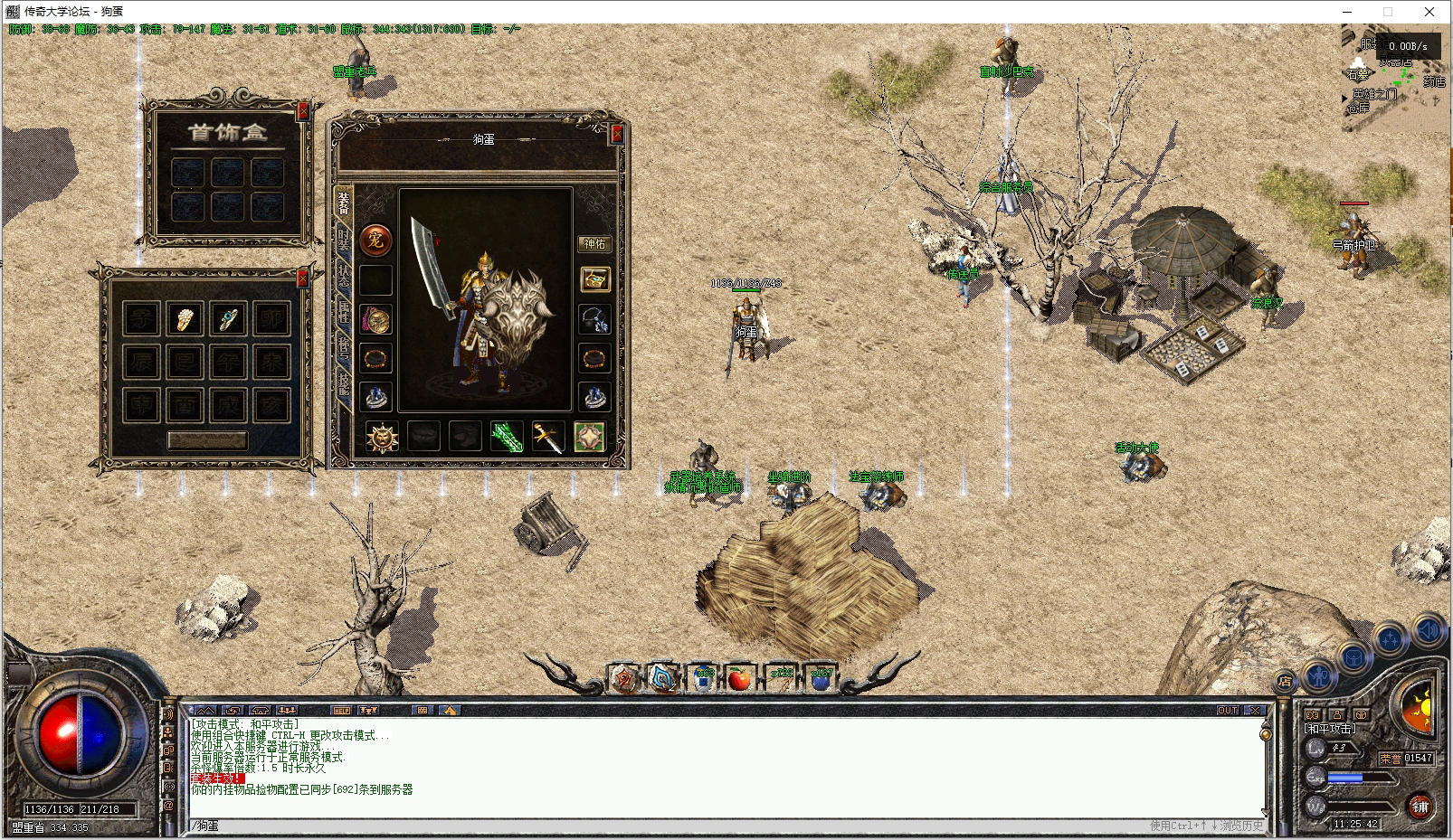Pick the pearl gold ring slot
Image resolution: width=1453 pixels, height=840 pixels.
[x=185, y=318]
